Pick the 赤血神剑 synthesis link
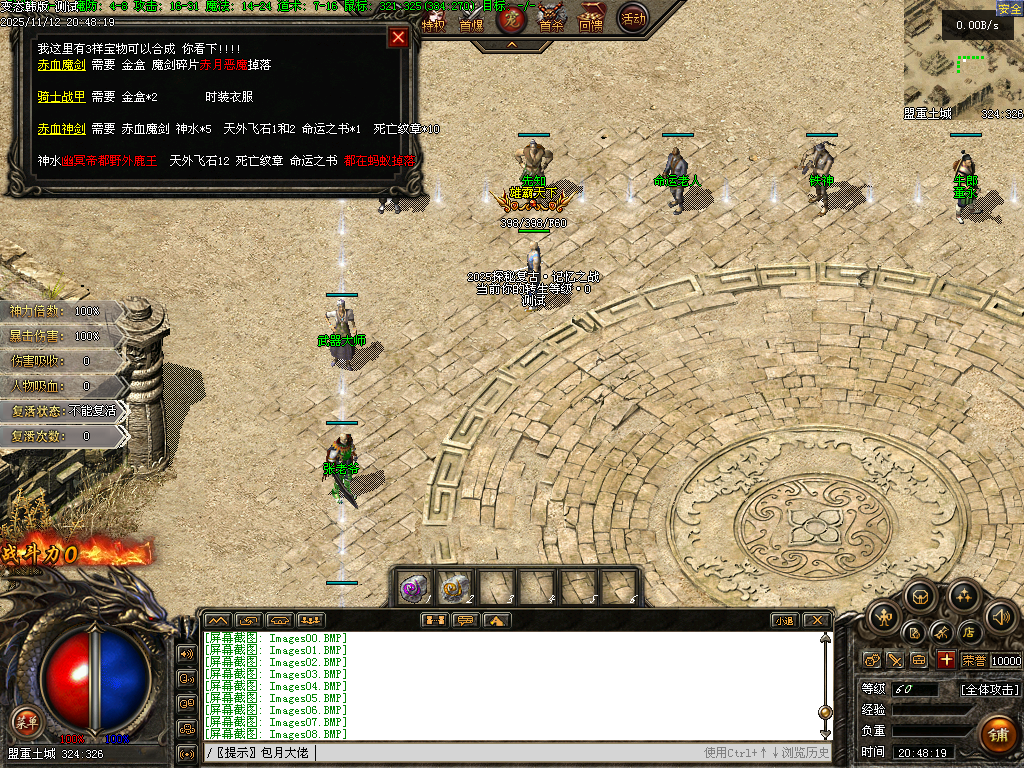Image resolution: width=1024 pixels, height=768 pixels. point(61,129)
